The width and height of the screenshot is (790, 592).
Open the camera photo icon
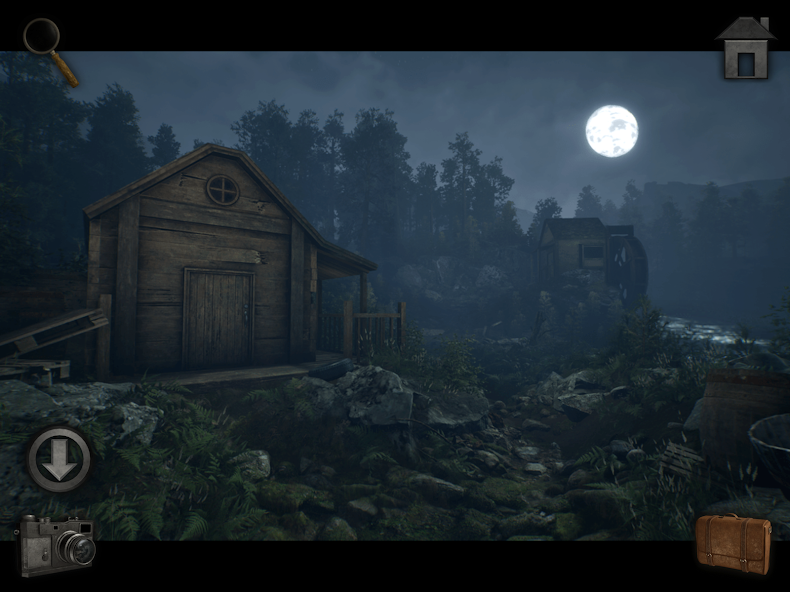(56, 544)
